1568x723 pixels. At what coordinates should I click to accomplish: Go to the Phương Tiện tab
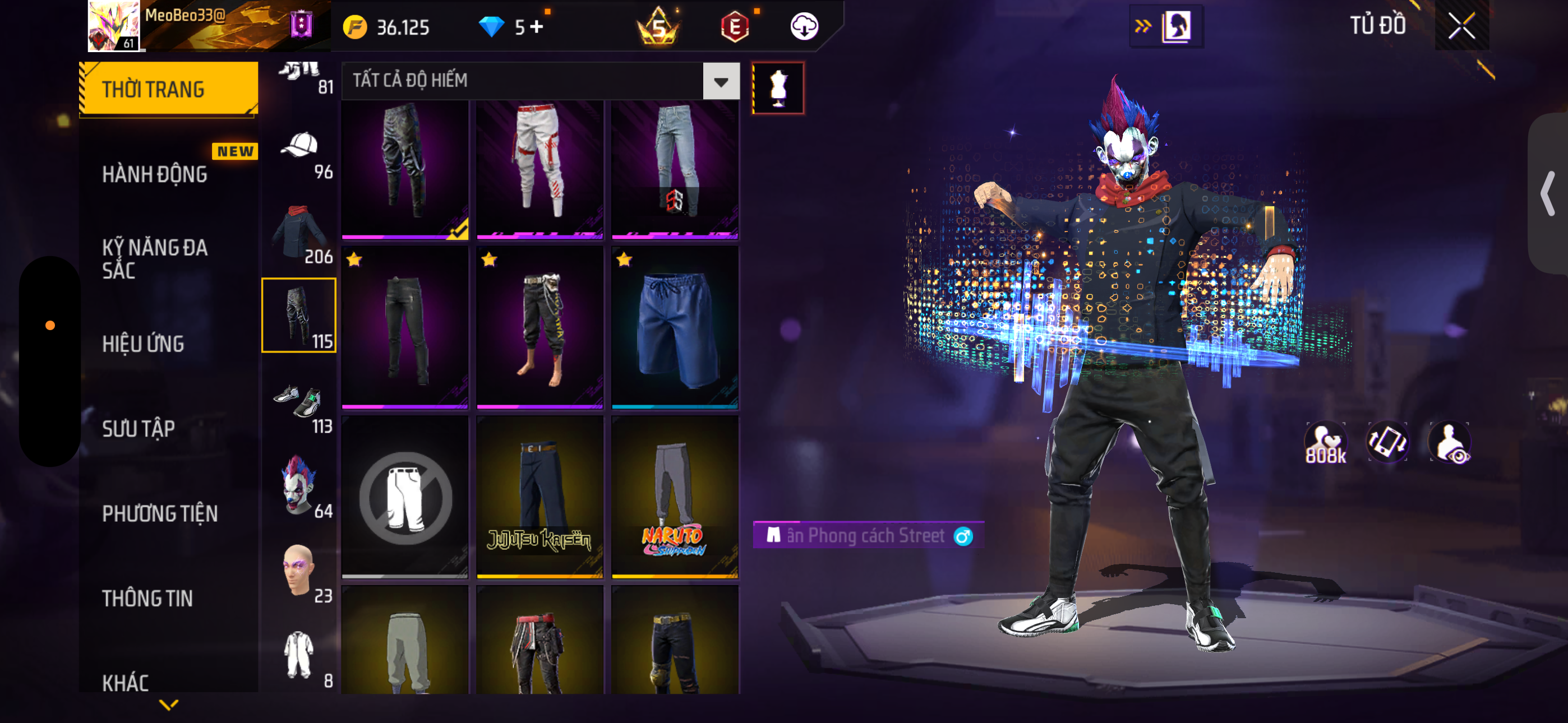point(159,513)
